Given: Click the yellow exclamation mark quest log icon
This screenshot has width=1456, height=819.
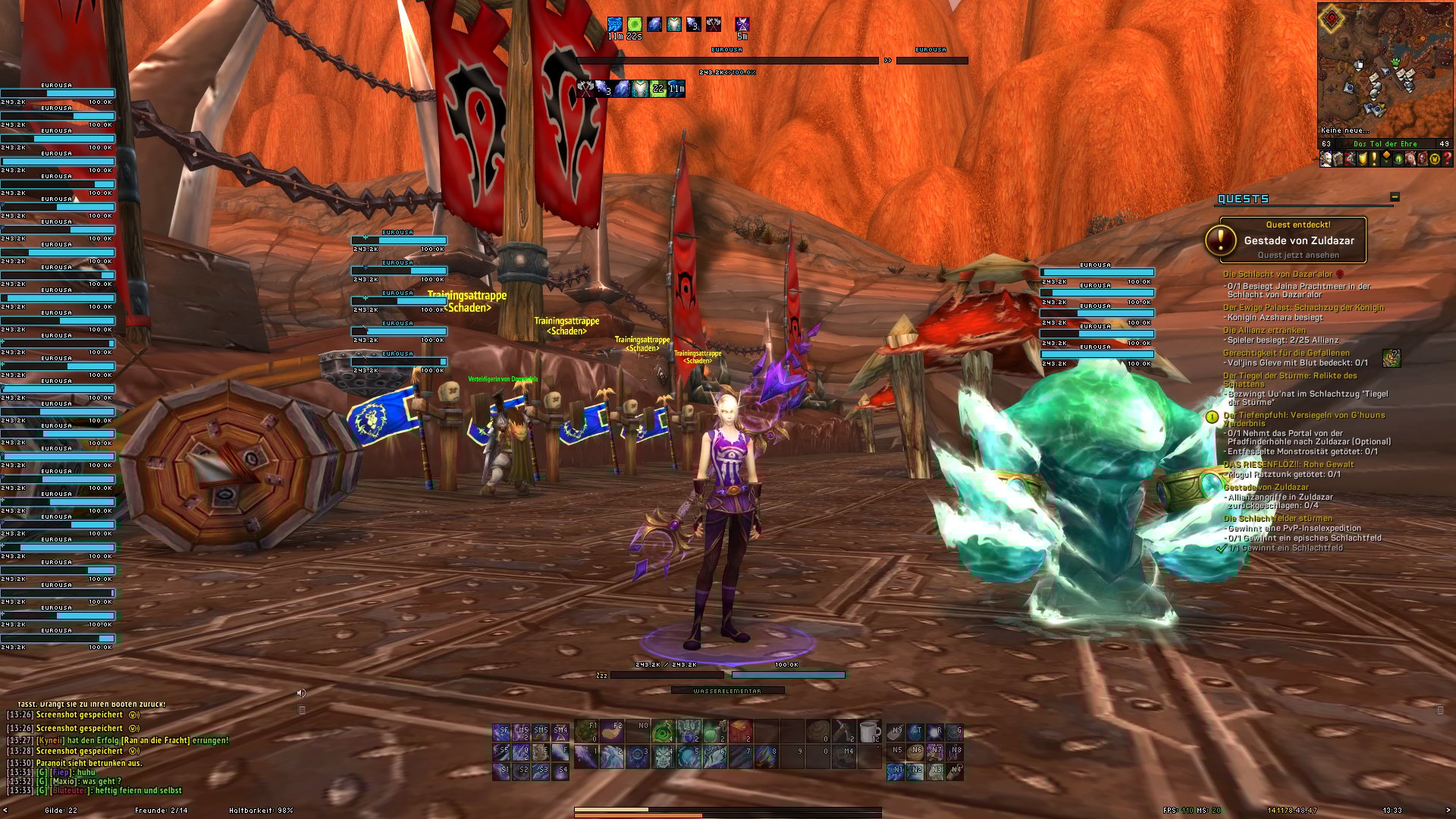Looking at the screenshot, I should coord(1374,159).
